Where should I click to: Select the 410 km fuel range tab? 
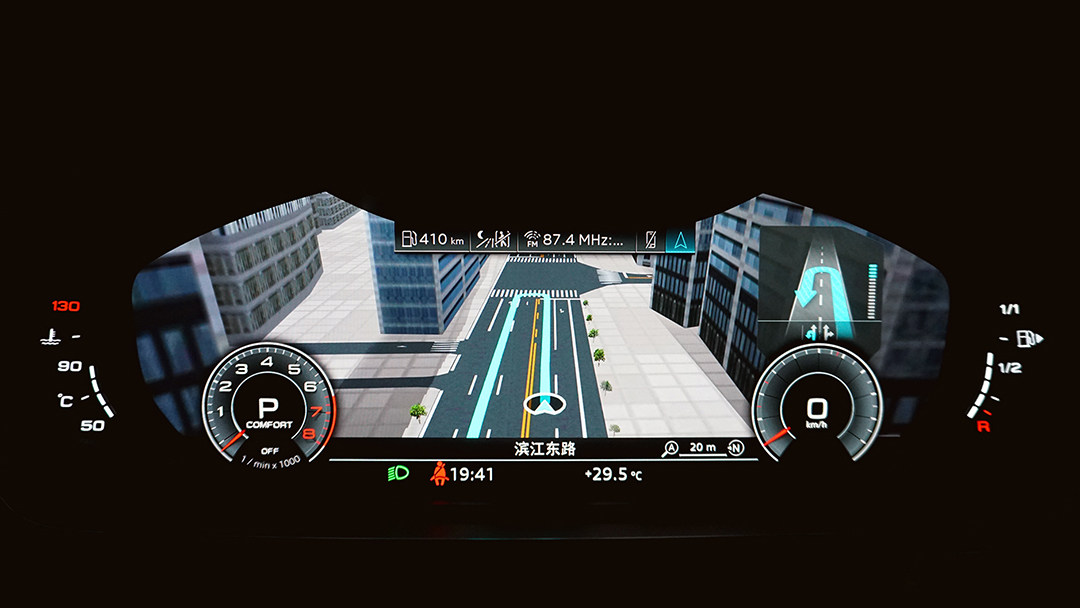433,239
